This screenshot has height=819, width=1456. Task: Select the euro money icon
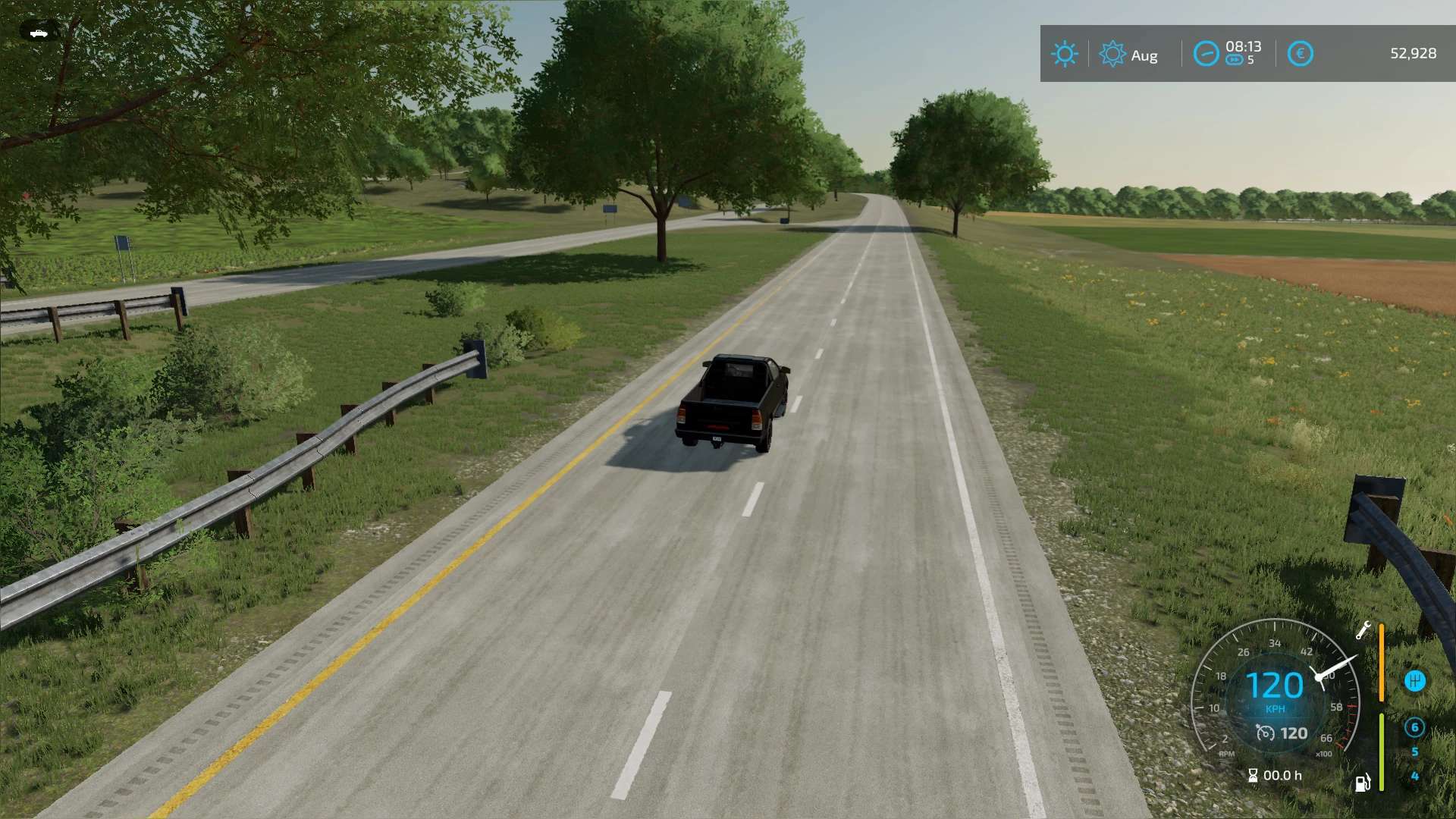pos(1300,54)
